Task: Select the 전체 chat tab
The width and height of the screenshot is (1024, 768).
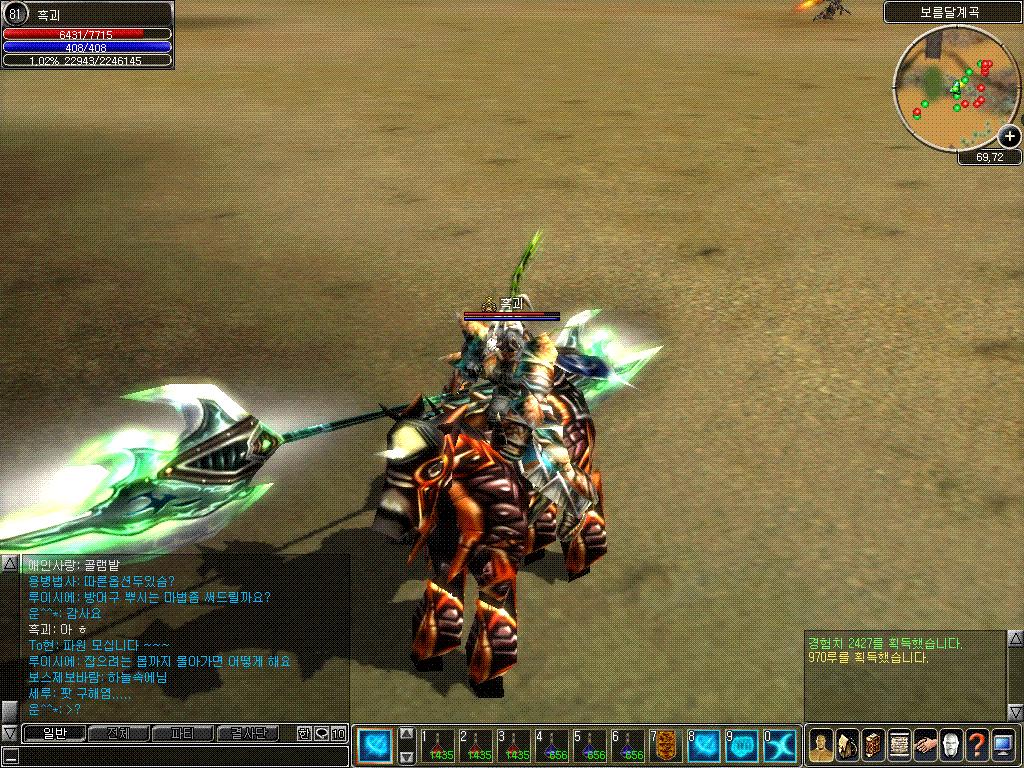Action: [x=117, y=734]
